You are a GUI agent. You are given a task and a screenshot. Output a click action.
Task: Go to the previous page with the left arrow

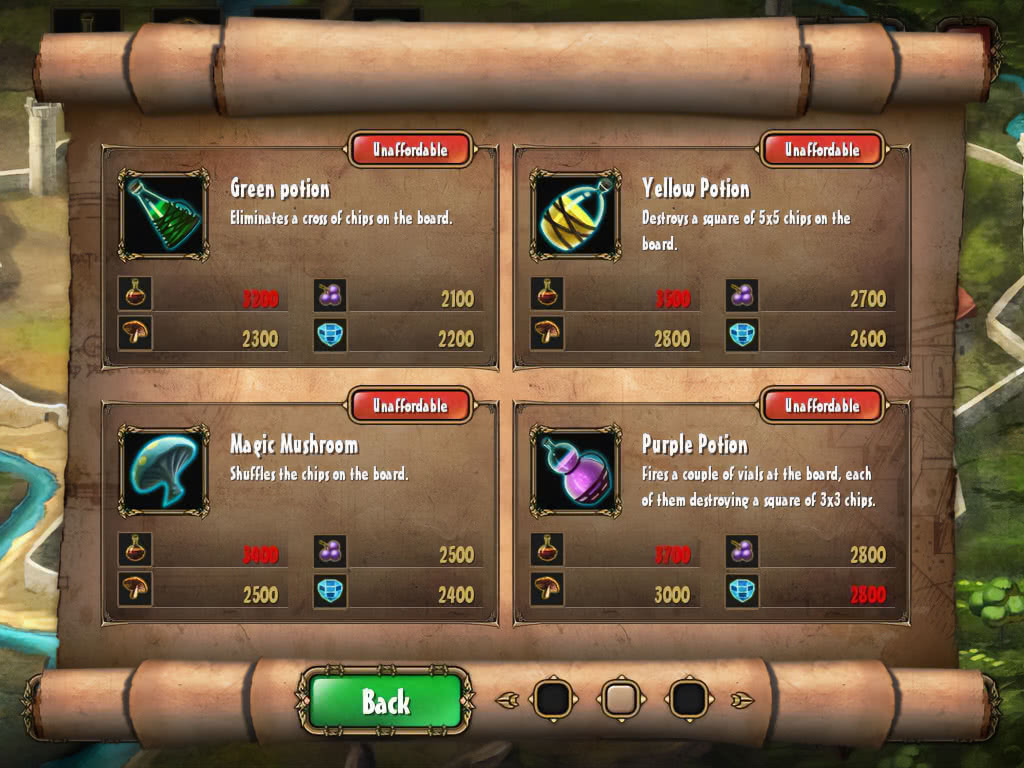(x=507, y=699)
